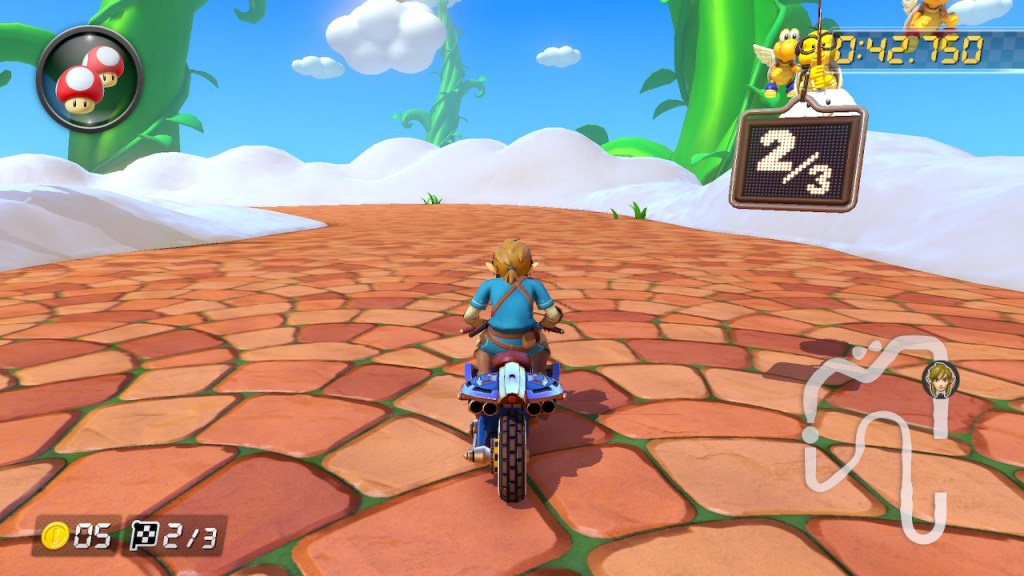Open the track minimap
This screenshot has width=1024, height=576.
point(880,432)
